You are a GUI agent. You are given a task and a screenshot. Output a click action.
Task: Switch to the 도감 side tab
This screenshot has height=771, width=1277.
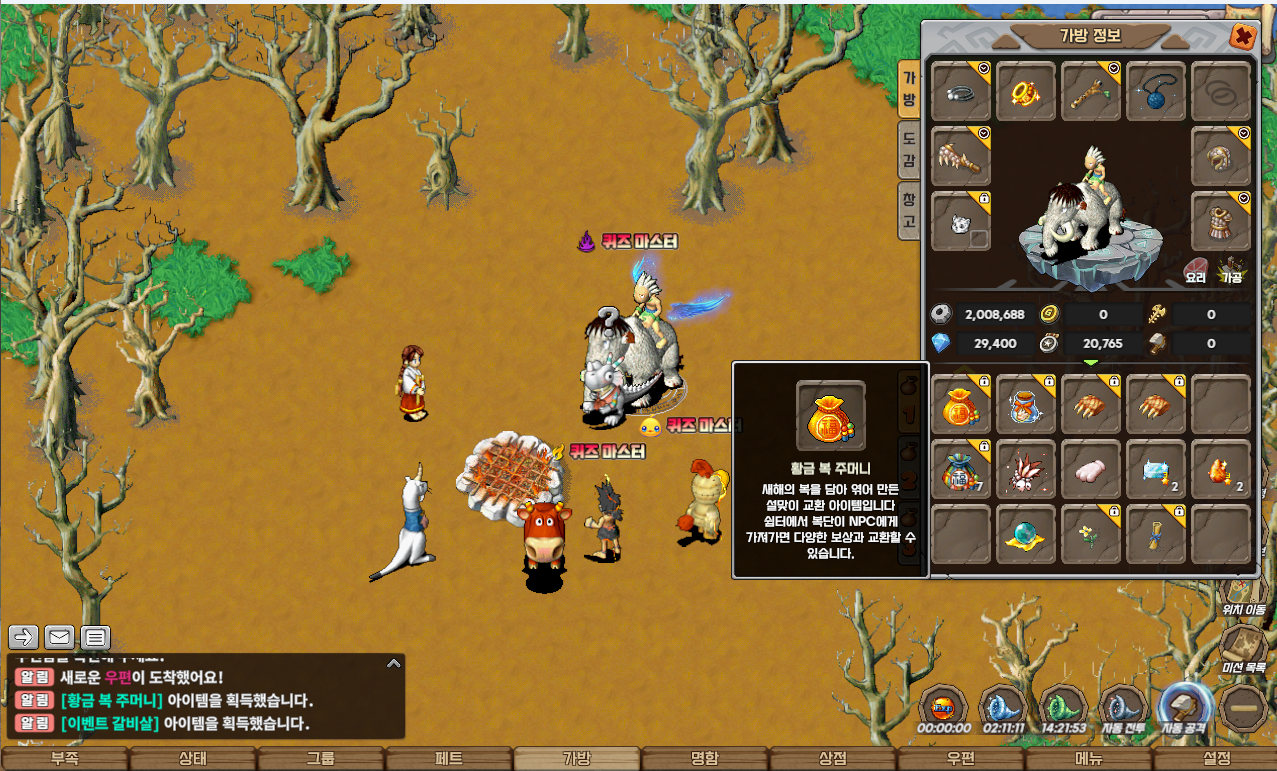pos(909,148)
